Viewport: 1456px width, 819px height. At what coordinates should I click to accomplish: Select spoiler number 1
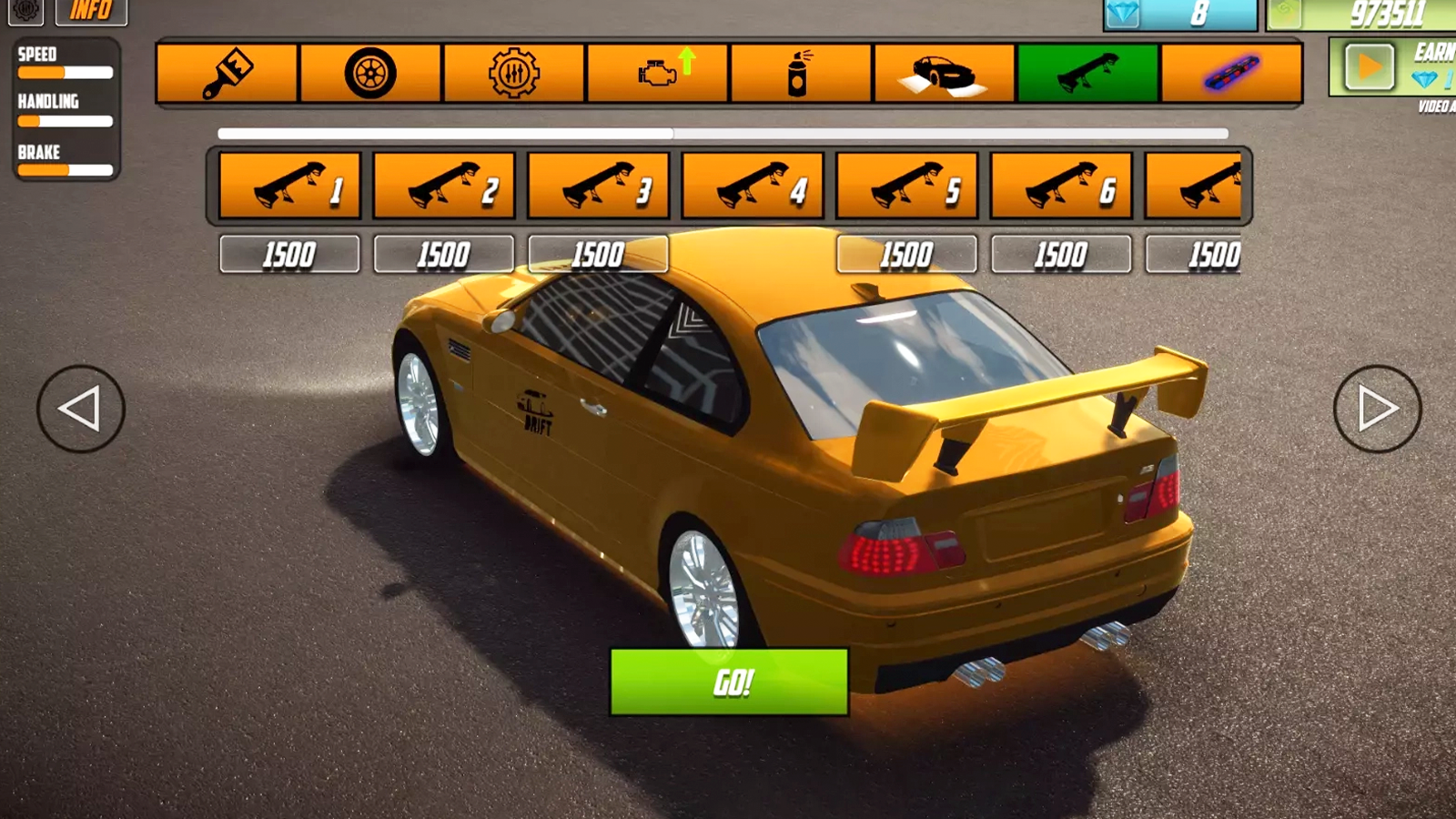tap(289, 185)
